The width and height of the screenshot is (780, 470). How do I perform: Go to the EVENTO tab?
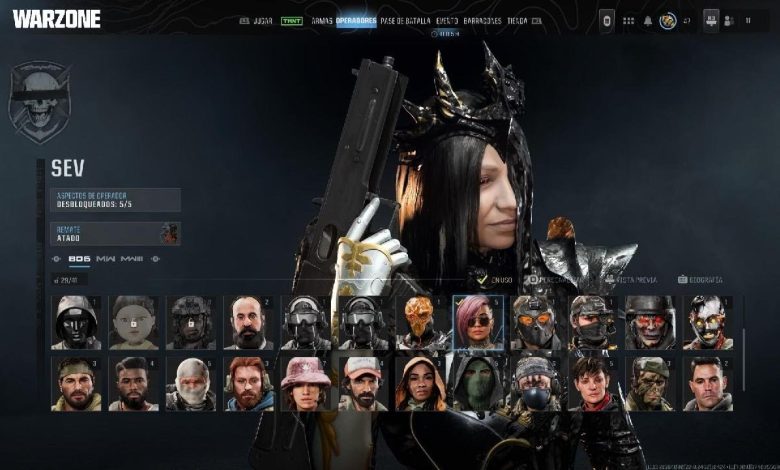point(450,20)
